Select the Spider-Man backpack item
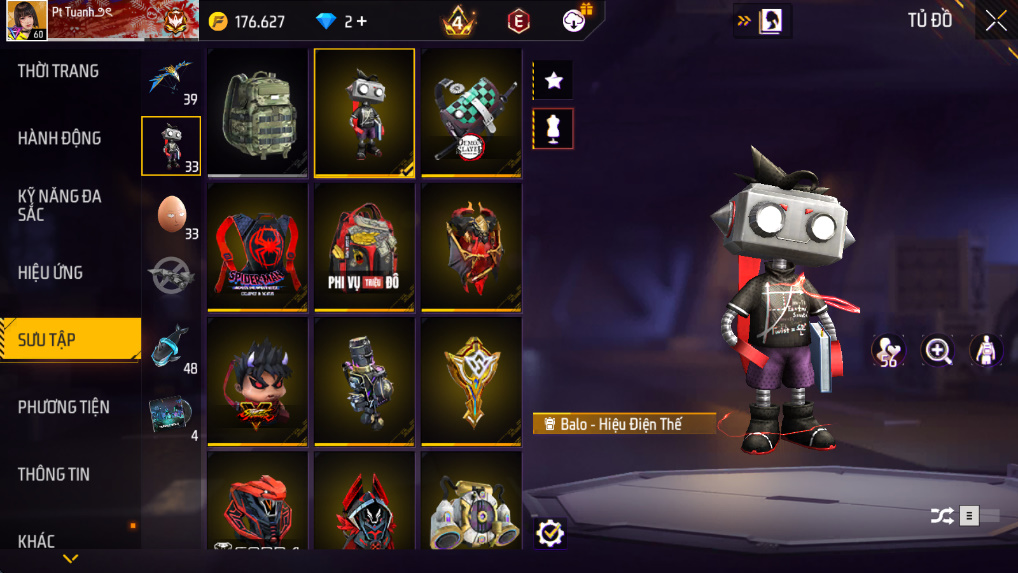Screen dimensions: 1018x573 pos(258,246)
